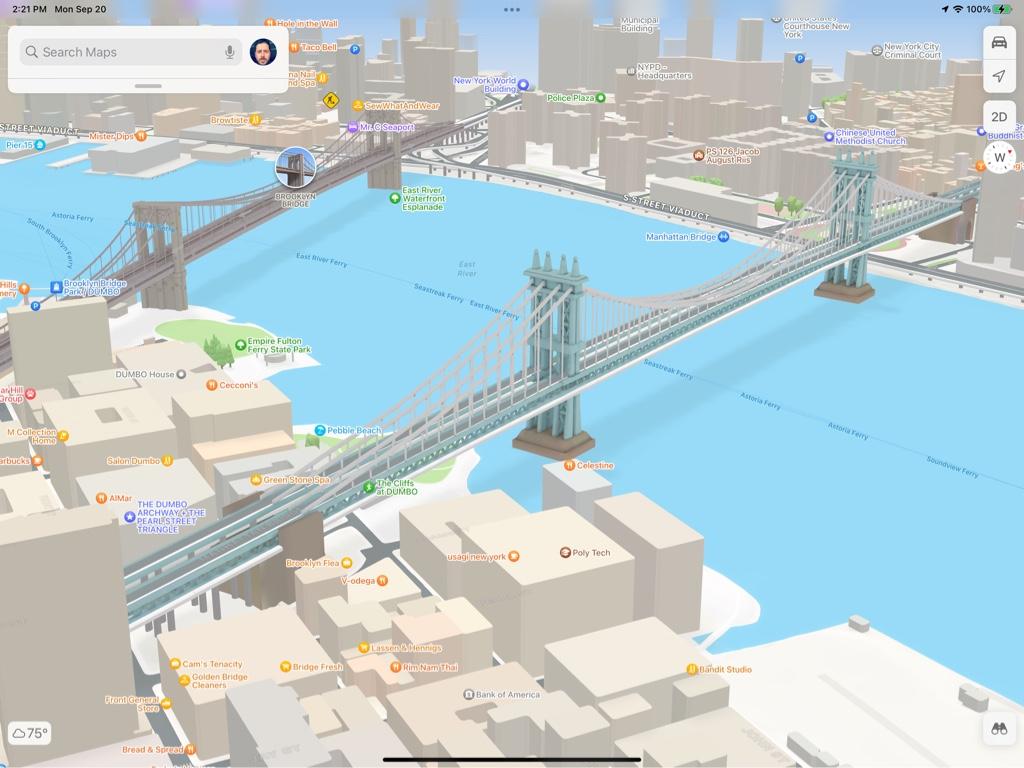
Task: Show weather details from 75° badge
Action: point(29,733)
